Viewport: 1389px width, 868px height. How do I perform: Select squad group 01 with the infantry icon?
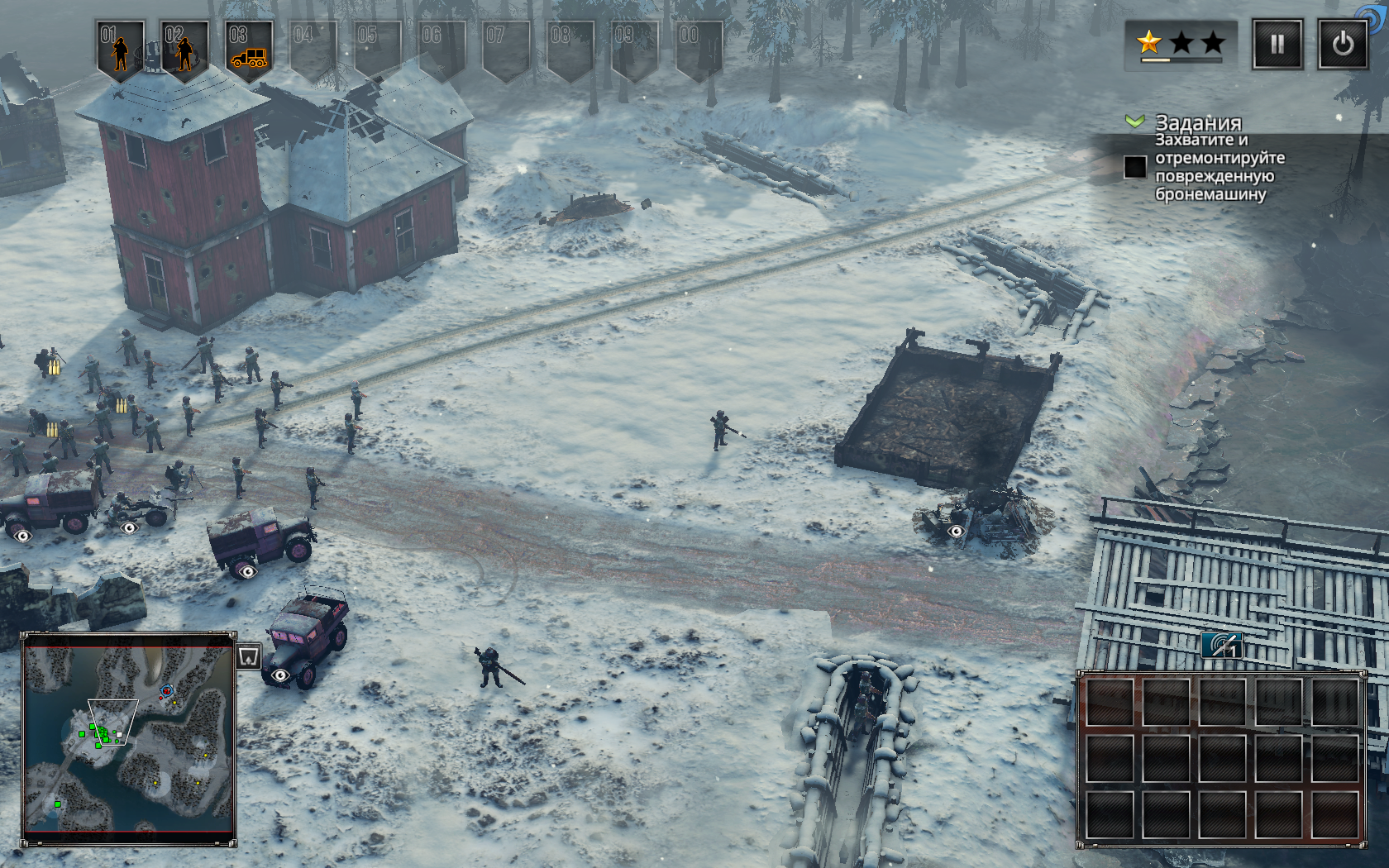click(121, 50)
